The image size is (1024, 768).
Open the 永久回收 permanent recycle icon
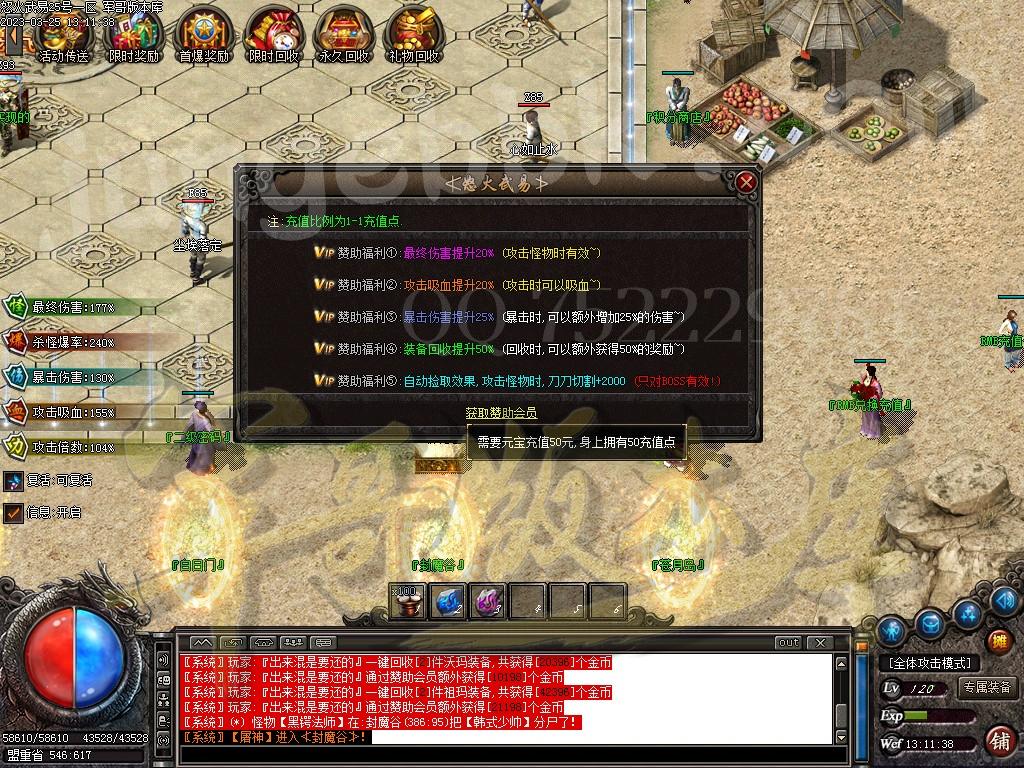343,35
